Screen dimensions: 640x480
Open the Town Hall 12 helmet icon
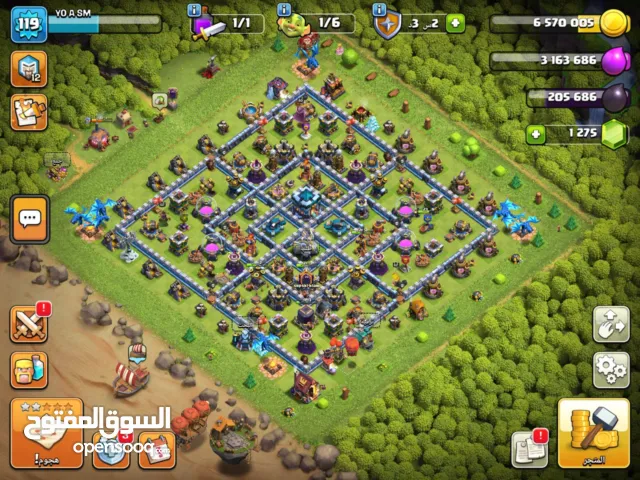coord(28,68)
